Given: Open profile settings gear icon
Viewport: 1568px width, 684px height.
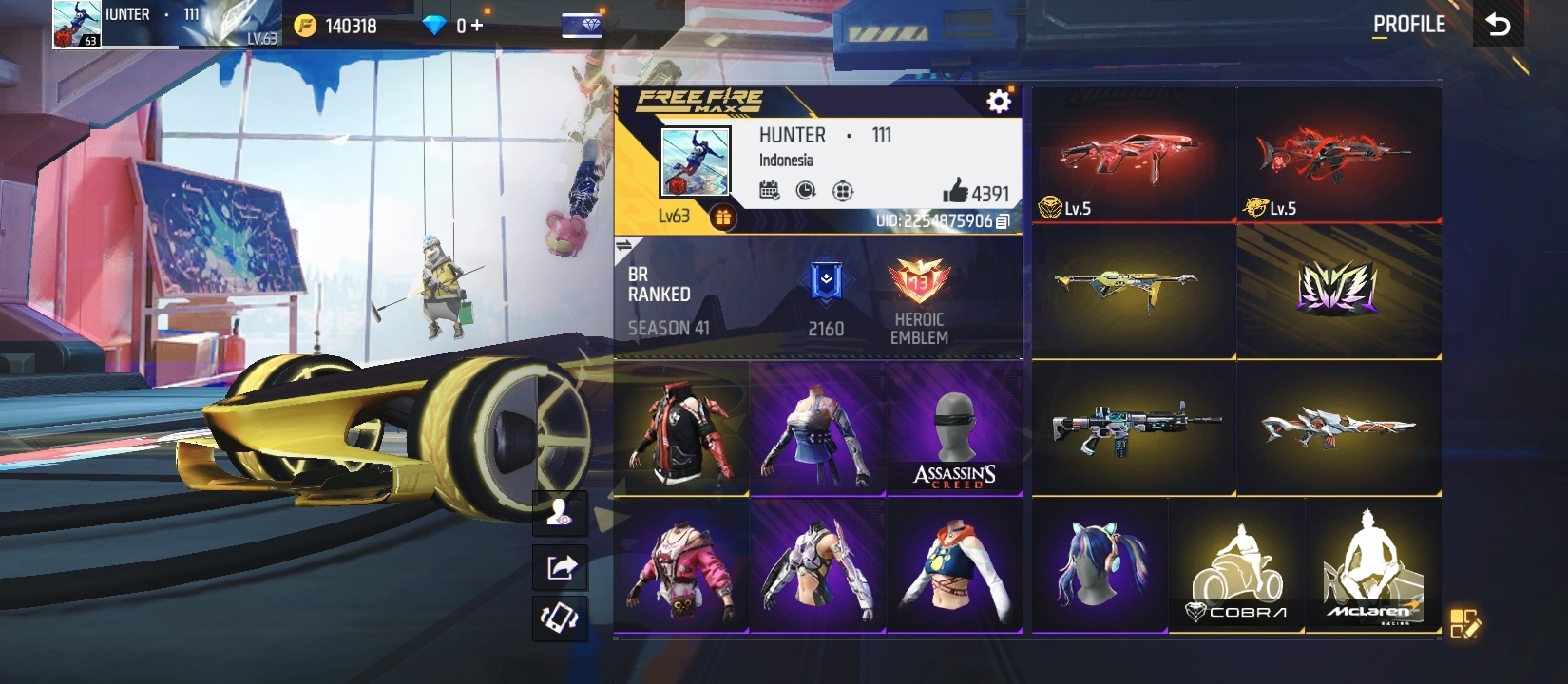Looking at the screenshot, I should 998,102.
